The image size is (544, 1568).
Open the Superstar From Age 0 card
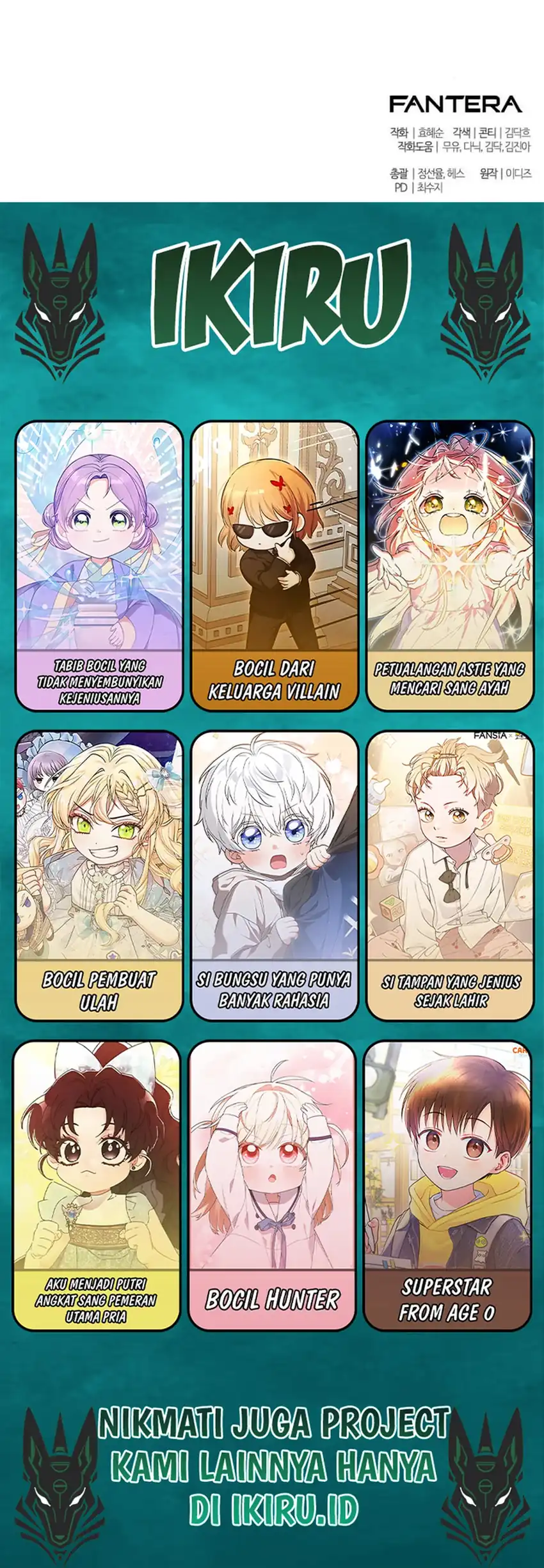(x=447, y=1185)
